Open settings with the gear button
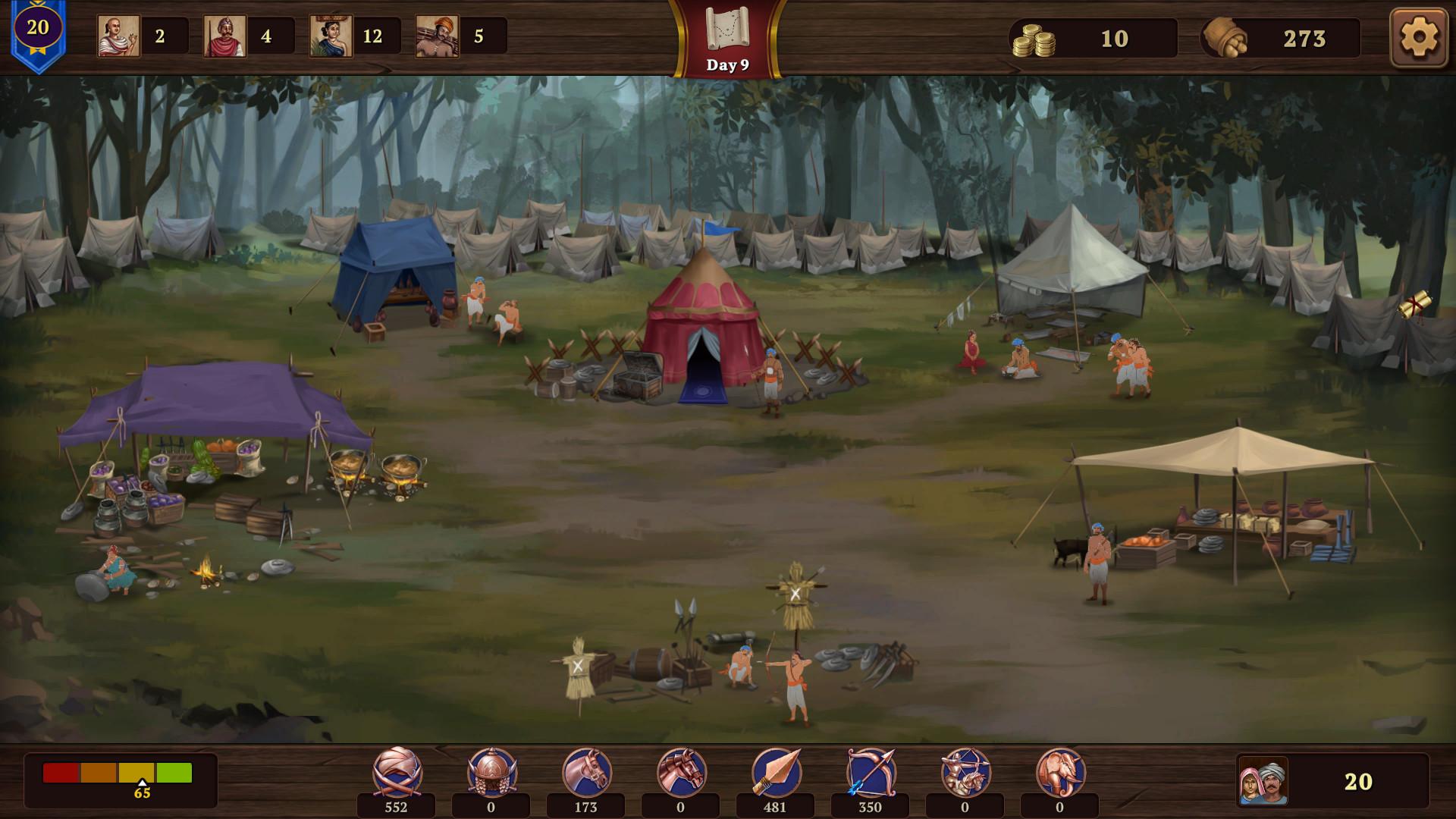This screenshot has height=819, width=1456. pyautogui.click(x=1418, y=37)
